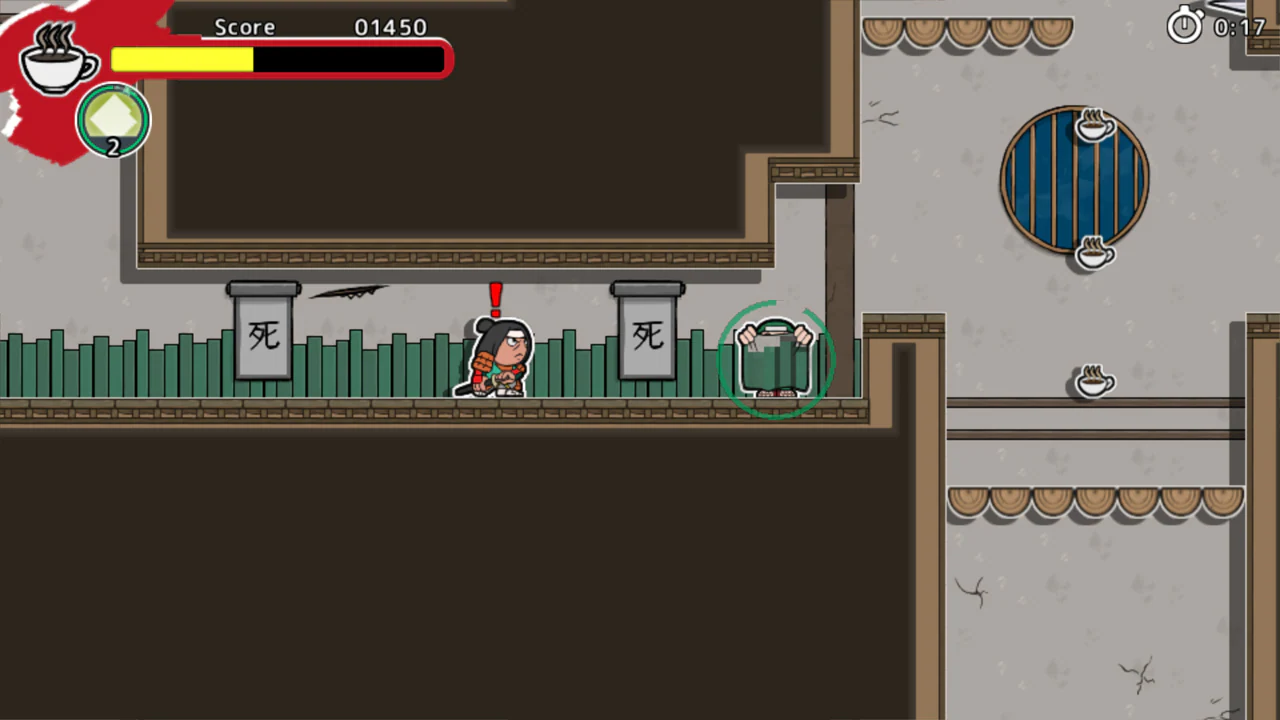Select the green onigiri charm showing 2
The width and height of the screenshot is (1280, 720).
click(113, 120)
